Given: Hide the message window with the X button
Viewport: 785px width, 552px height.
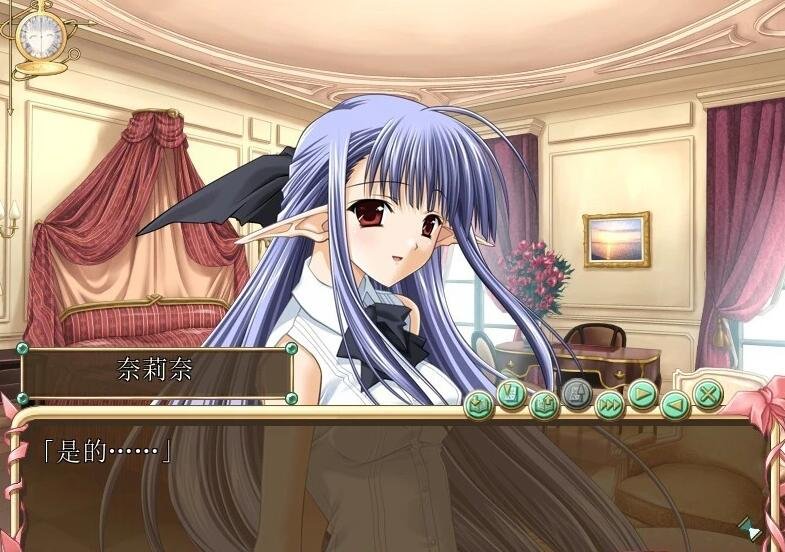Looking at the screenshot, I should pos(708,395).
